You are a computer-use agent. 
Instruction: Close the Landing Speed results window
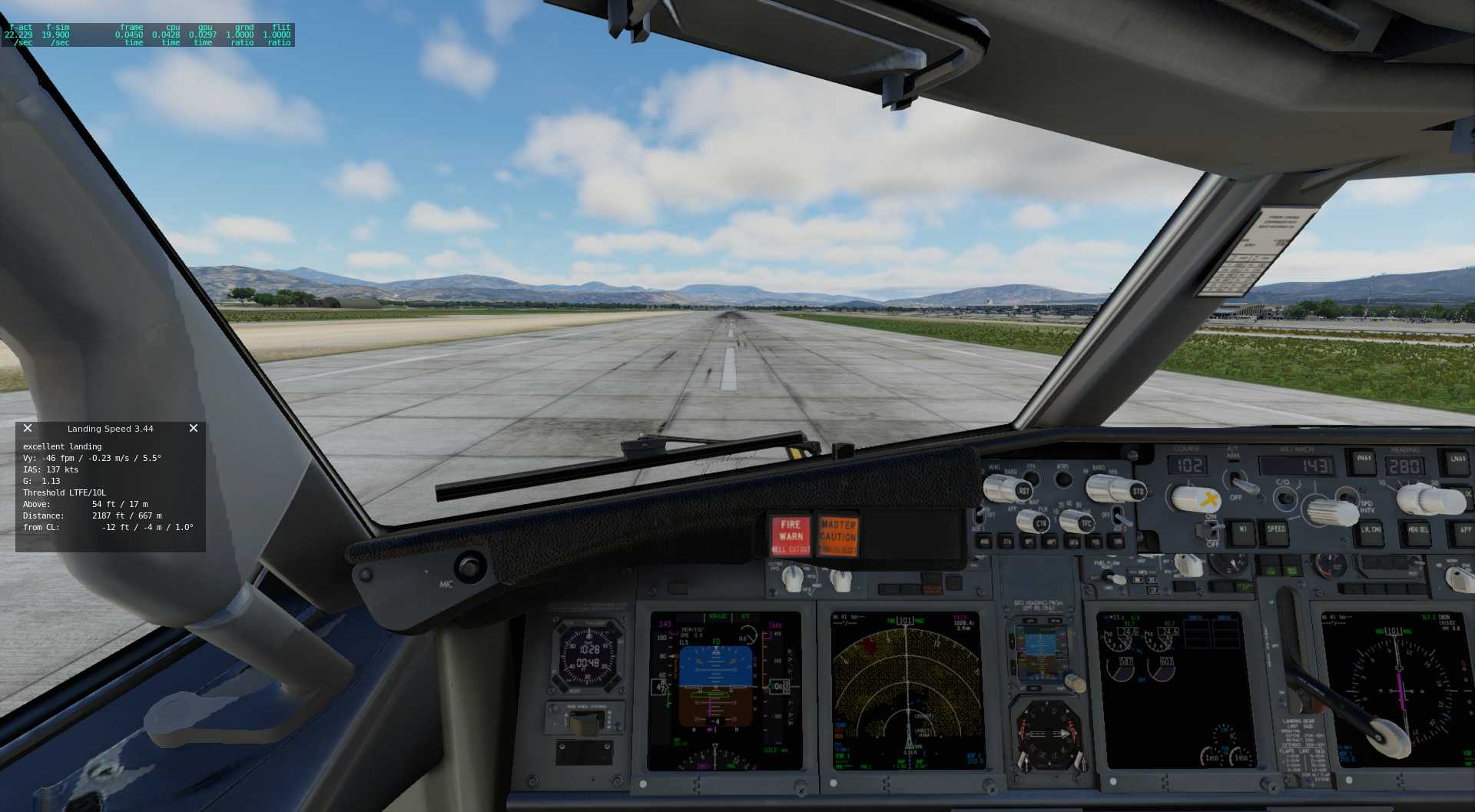tap(194, 428)
